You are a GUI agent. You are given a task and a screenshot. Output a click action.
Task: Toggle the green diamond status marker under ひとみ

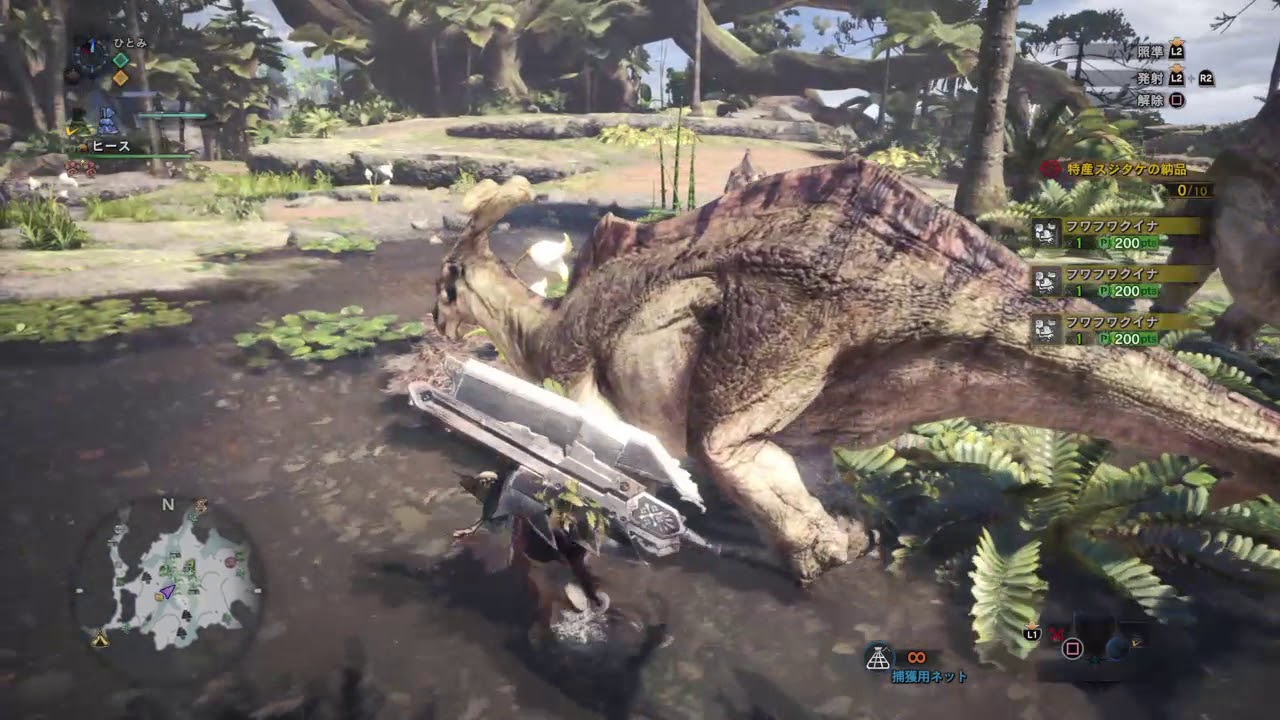[x=121, y=60]
